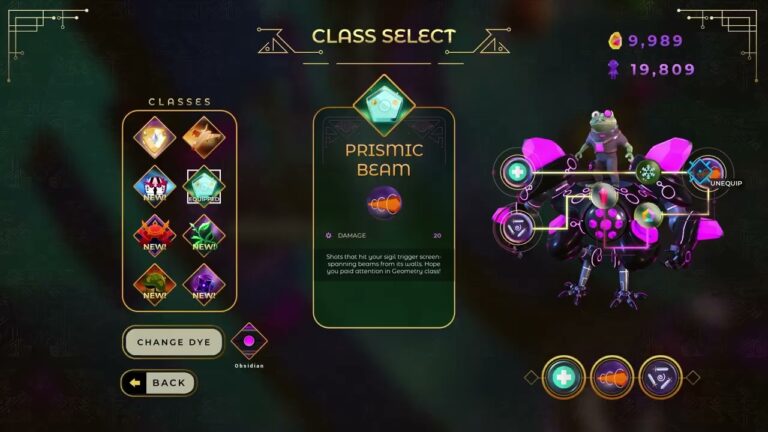Choose the new red crab class
Screen dimensions: 768x432
pyautogui.click(x=155, y=235)
